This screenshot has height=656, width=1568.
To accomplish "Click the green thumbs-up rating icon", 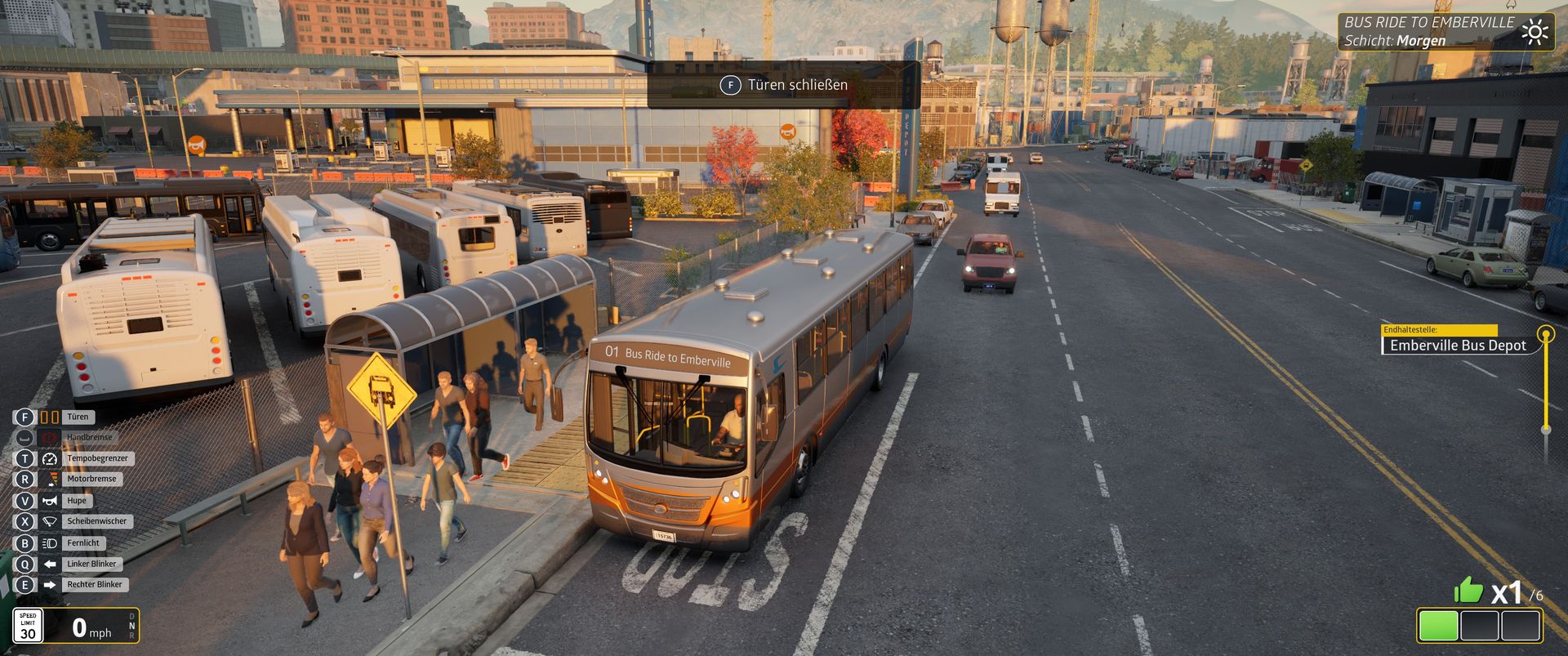I will (x=1468, y=589).
